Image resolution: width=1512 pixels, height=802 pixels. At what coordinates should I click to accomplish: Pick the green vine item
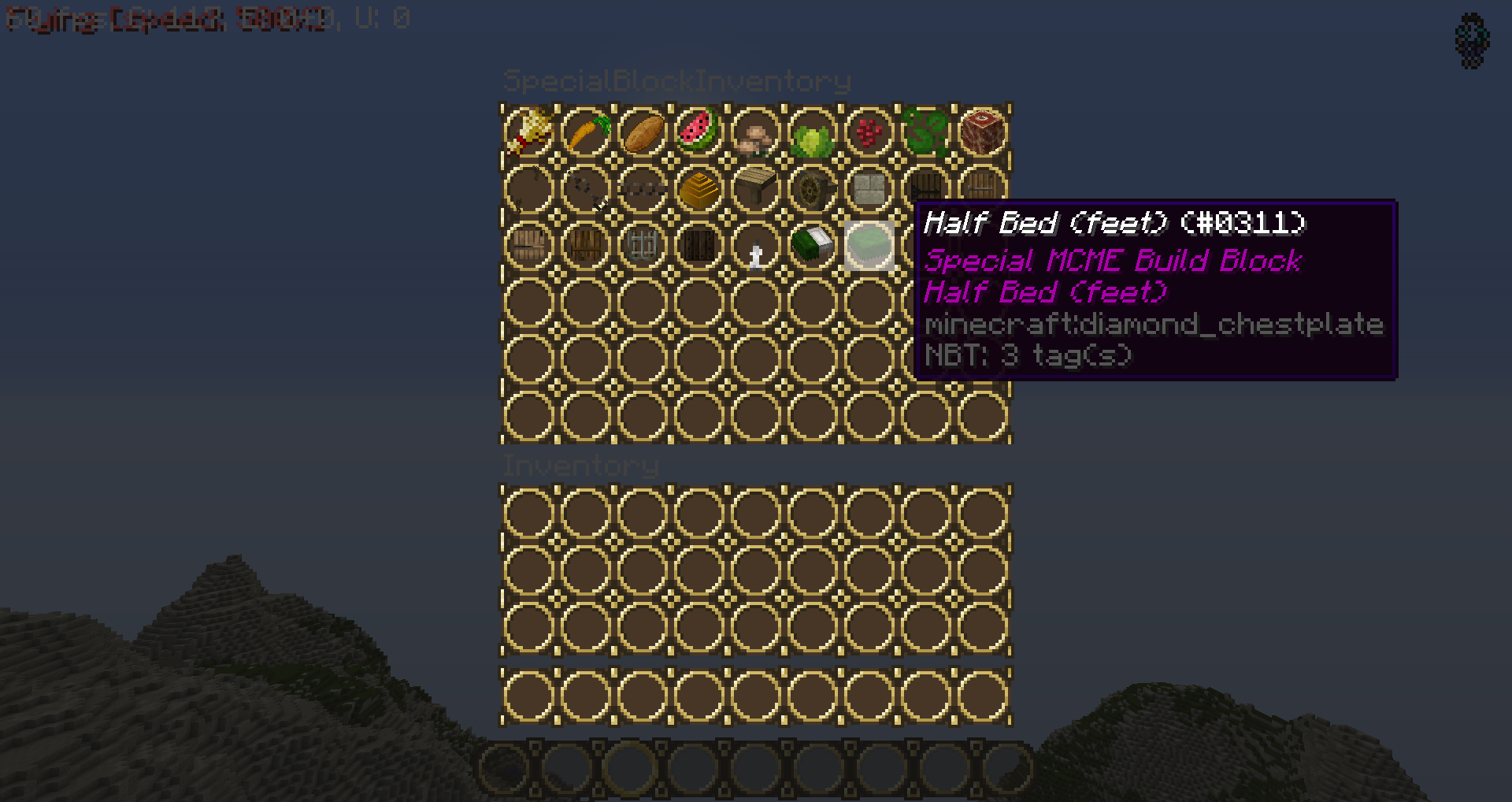coord(926,132)
